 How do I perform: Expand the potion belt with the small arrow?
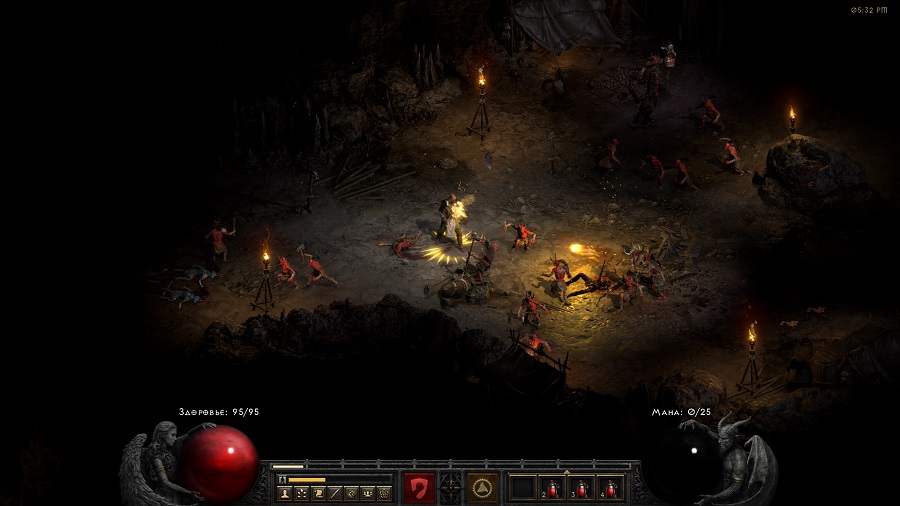(567, 471)
